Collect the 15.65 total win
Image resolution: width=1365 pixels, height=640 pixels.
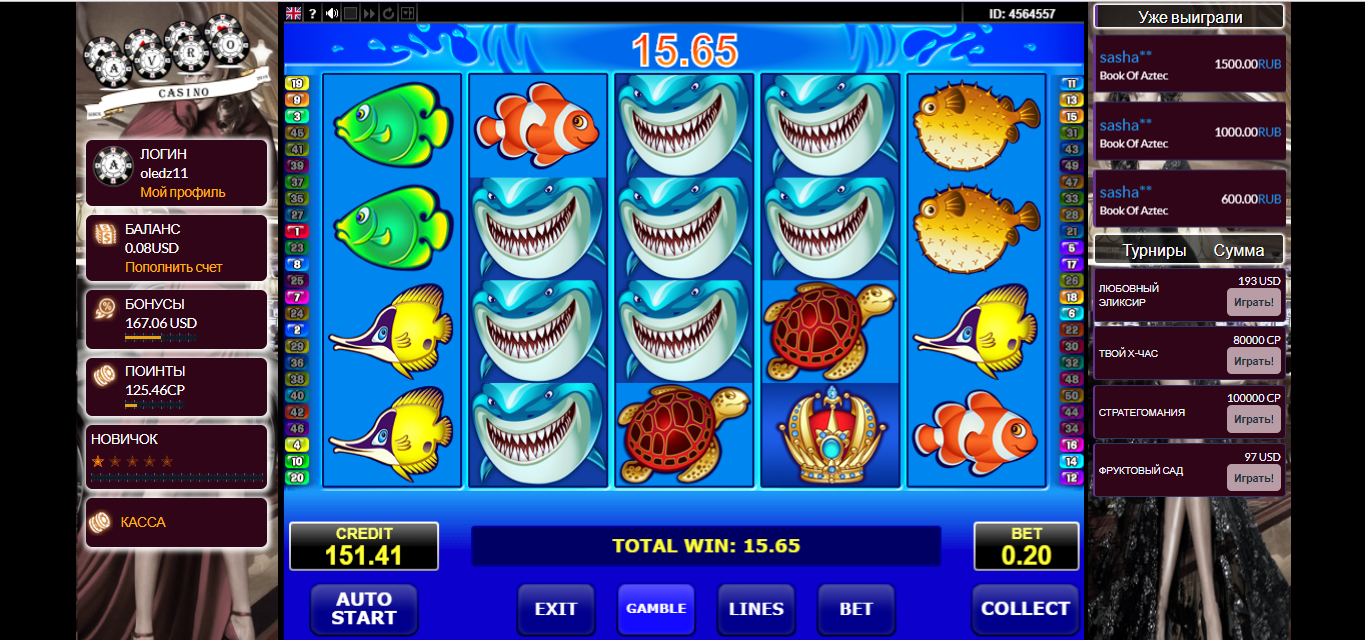click(x=1025, y=608)
